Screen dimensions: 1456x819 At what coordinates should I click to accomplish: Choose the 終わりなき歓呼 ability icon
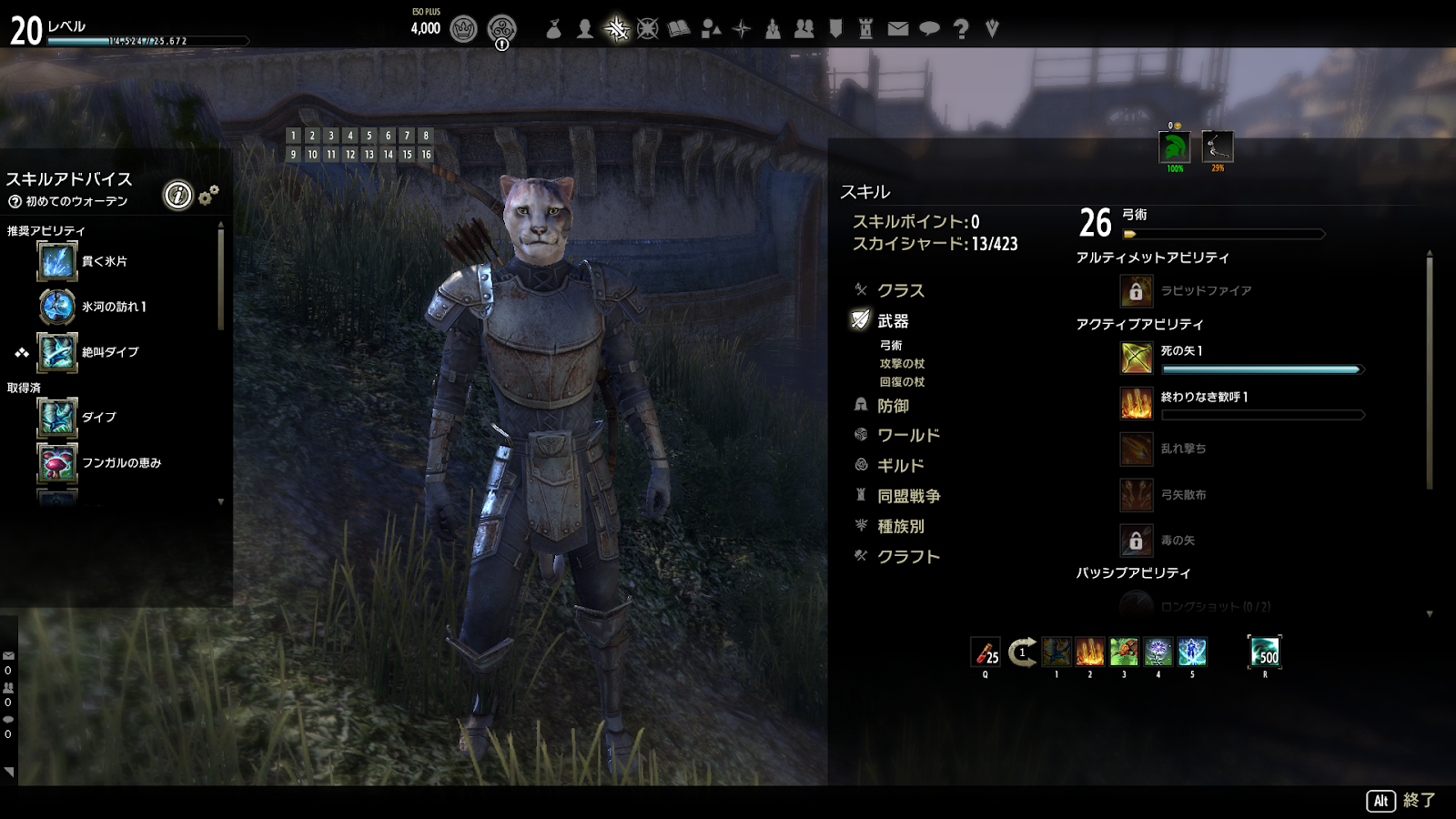click(1137, 403)
